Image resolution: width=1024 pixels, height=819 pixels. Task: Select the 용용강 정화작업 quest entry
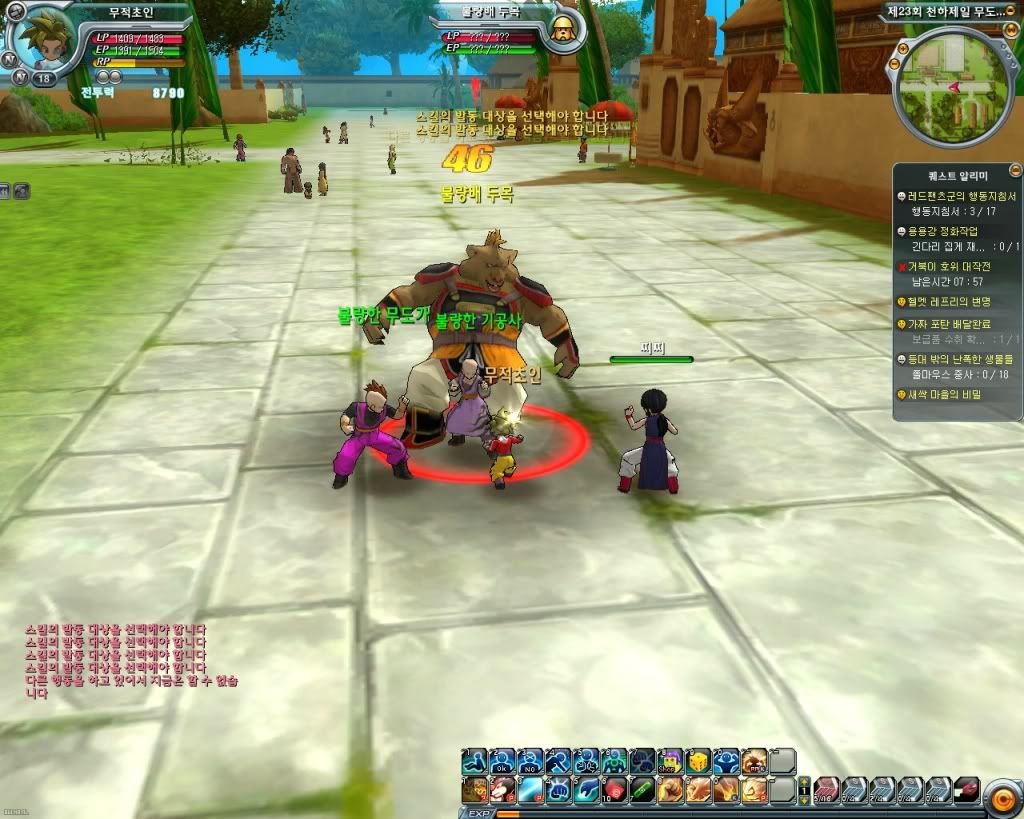[x=940, y=230]
